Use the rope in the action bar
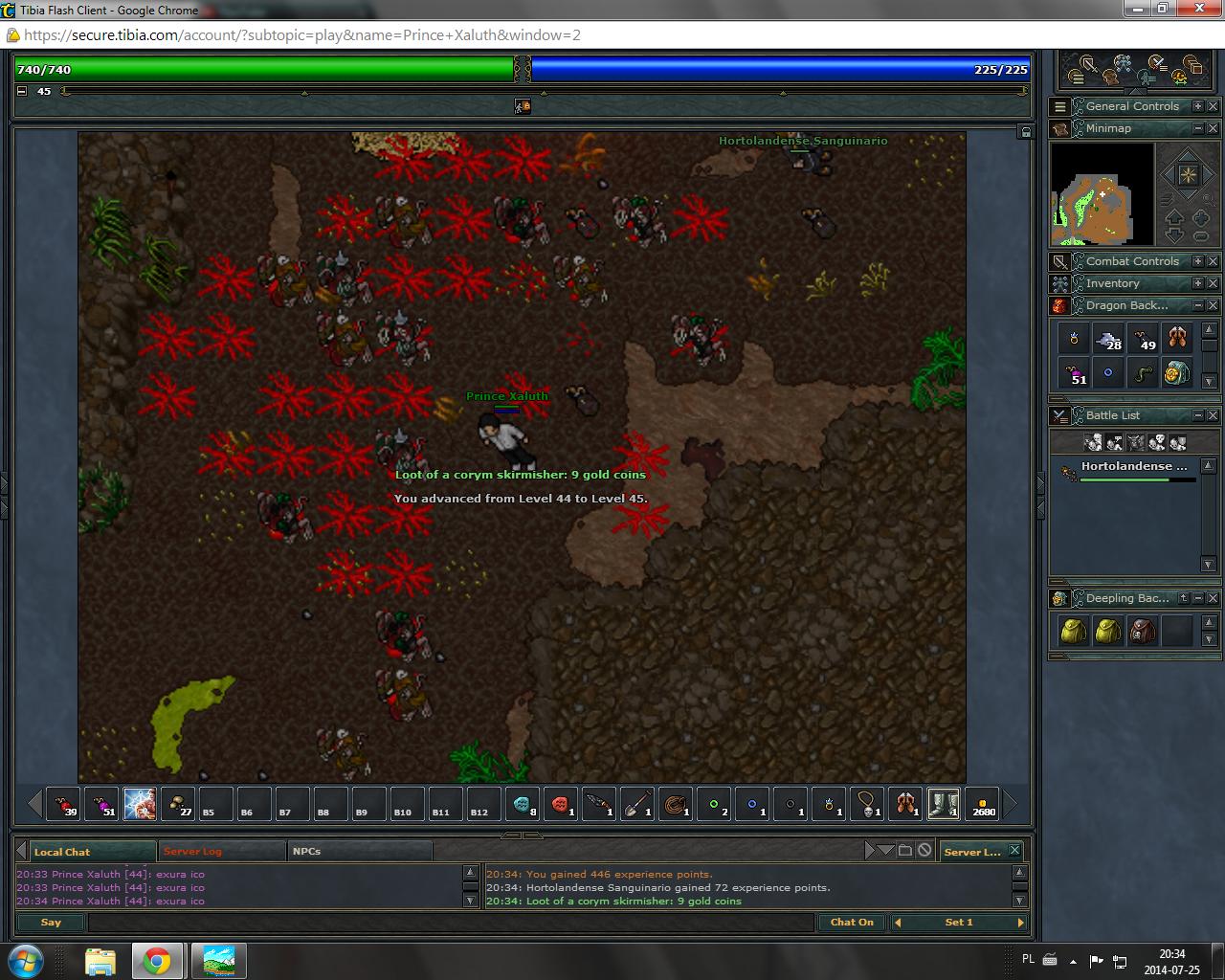The image size is (1225, 980). point(676,804)
